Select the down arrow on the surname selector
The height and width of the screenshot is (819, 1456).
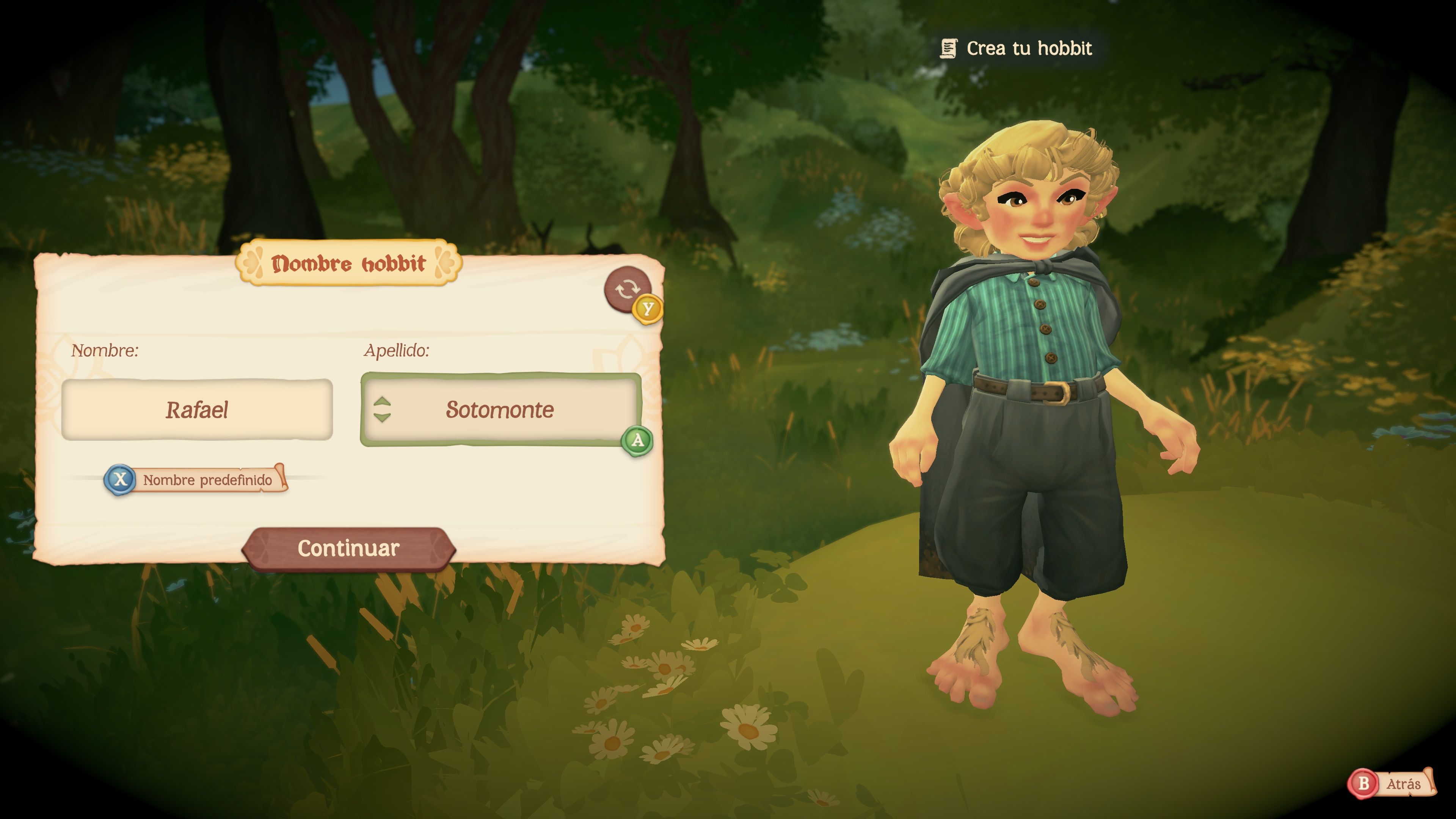(x=382, y=418)
